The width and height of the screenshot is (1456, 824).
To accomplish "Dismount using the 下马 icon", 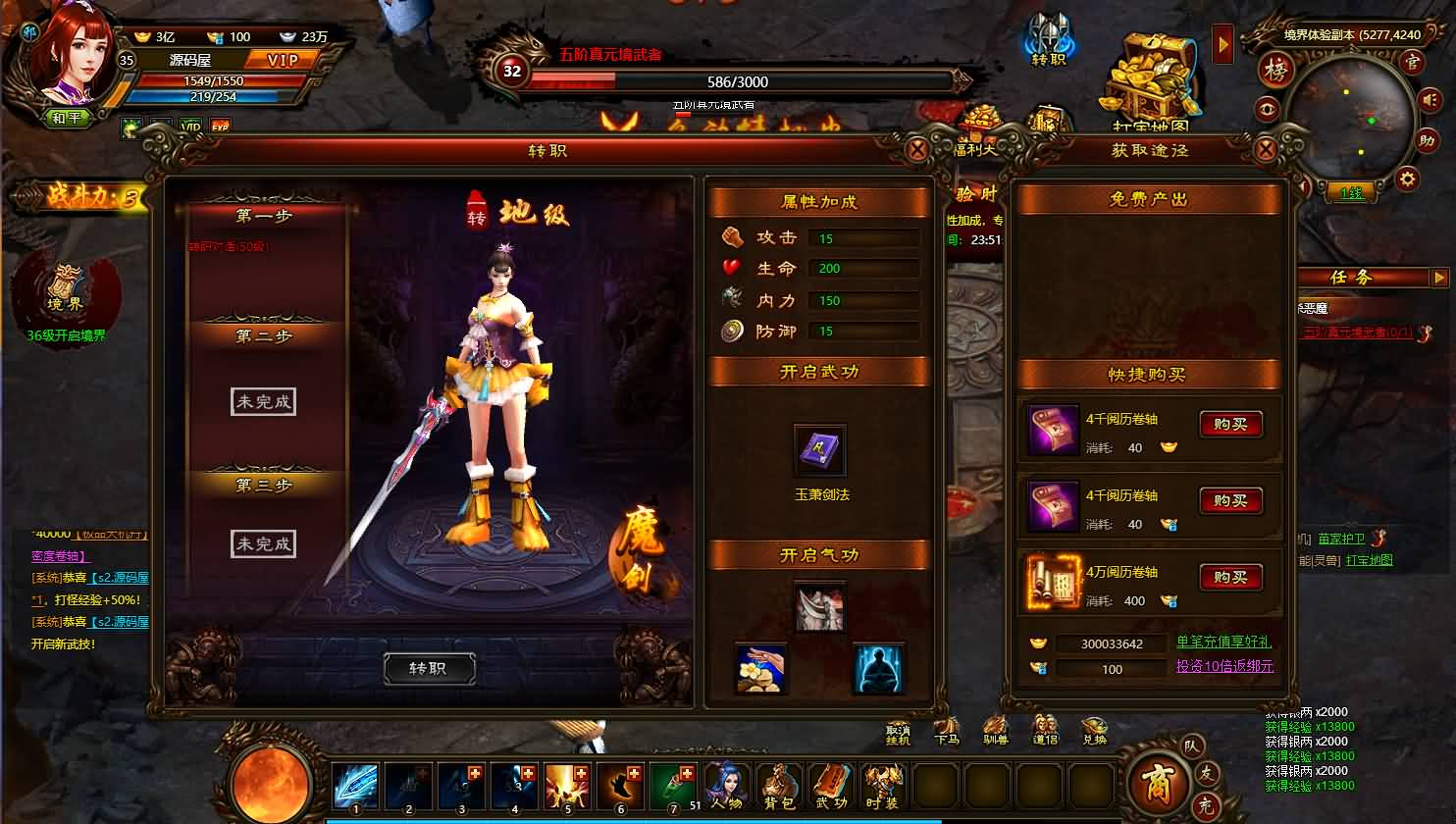I will click(x=947, y=731).
